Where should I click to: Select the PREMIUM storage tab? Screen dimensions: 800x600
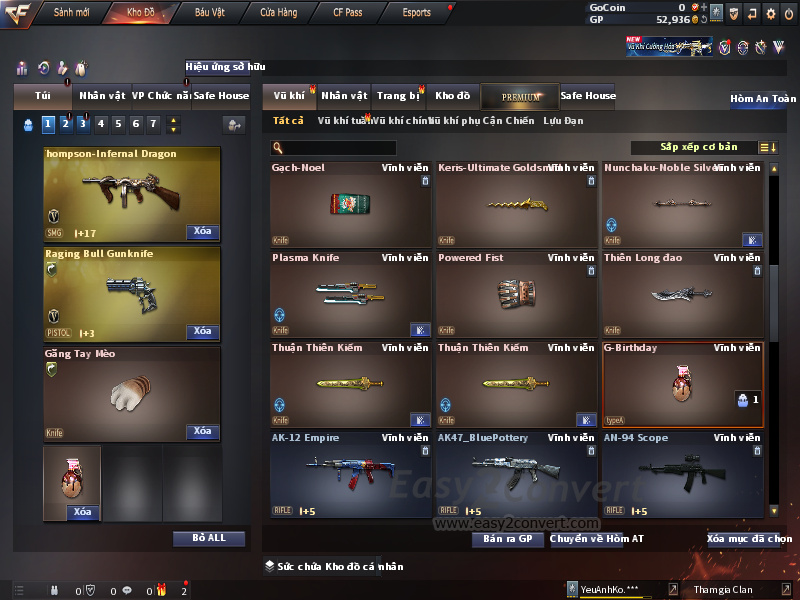click(x=521, y=96)
